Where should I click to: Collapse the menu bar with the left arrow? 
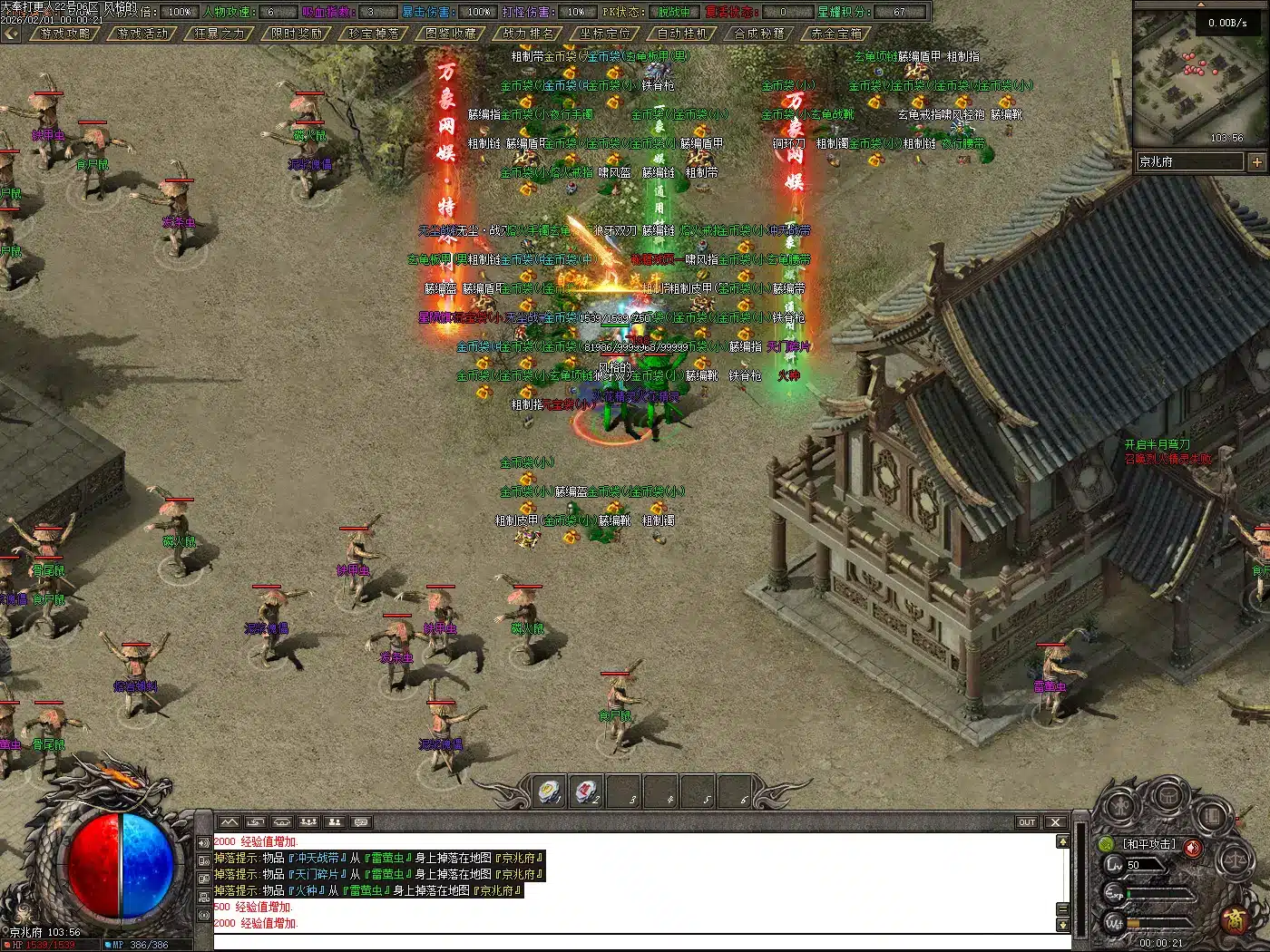point(11,34)
